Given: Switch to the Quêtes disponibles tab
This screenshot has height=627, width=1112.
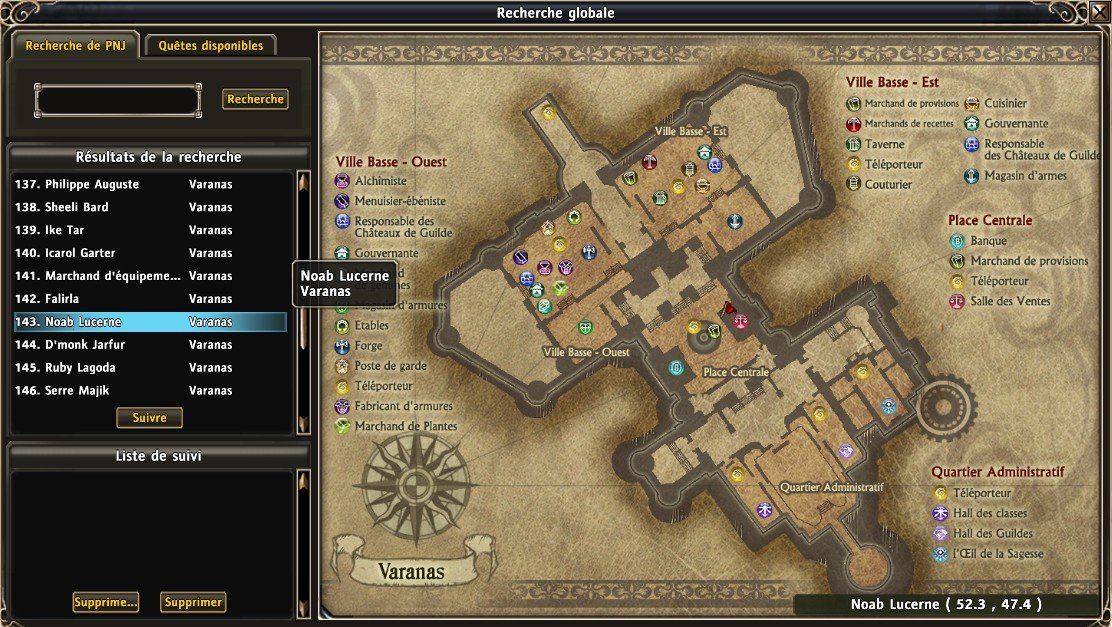Looking at the screenshot, I should (x=211, y=45).
